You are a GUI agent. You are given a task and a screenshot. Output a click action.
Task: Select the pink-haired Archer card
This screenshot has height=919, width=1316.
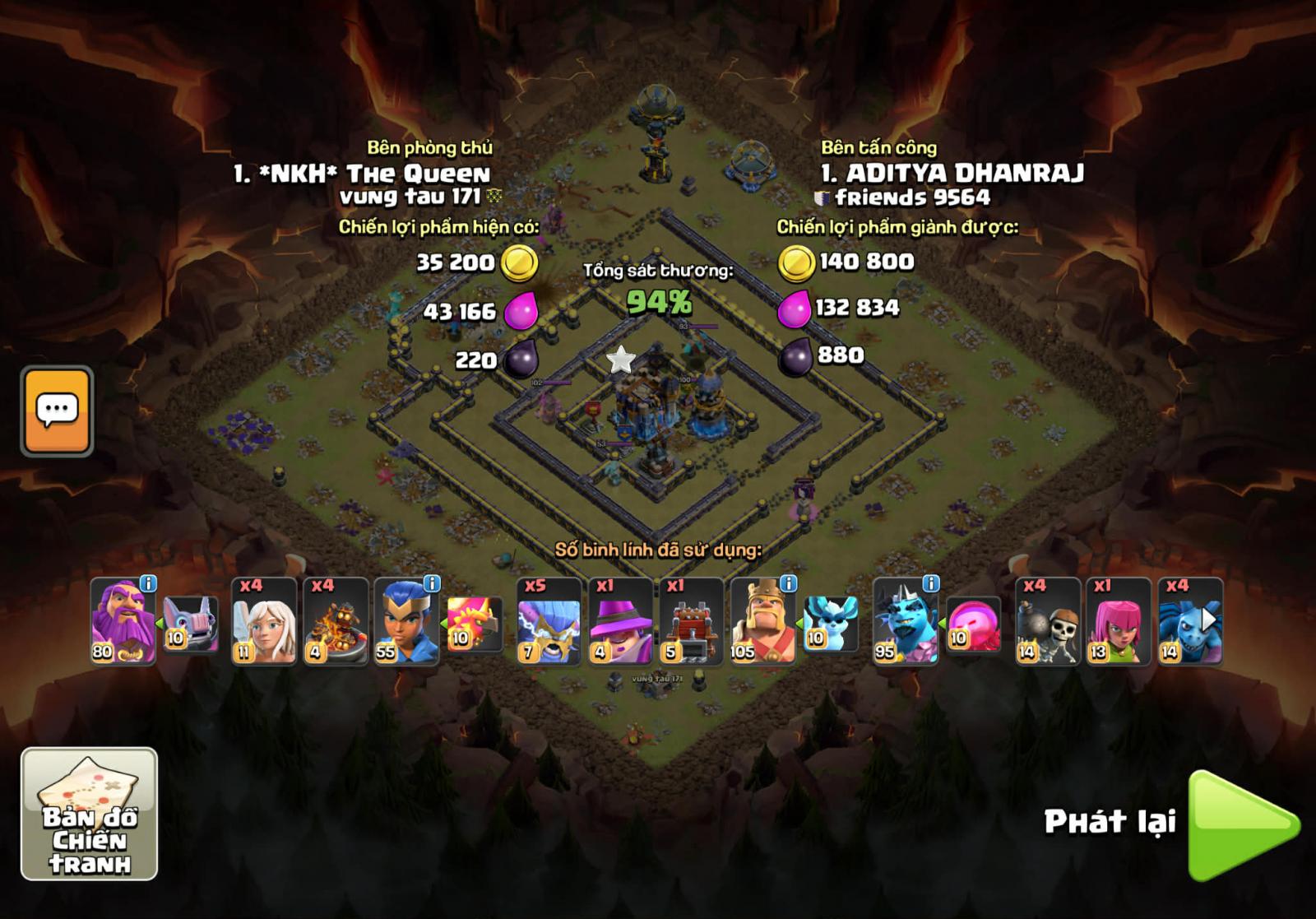1119,622
